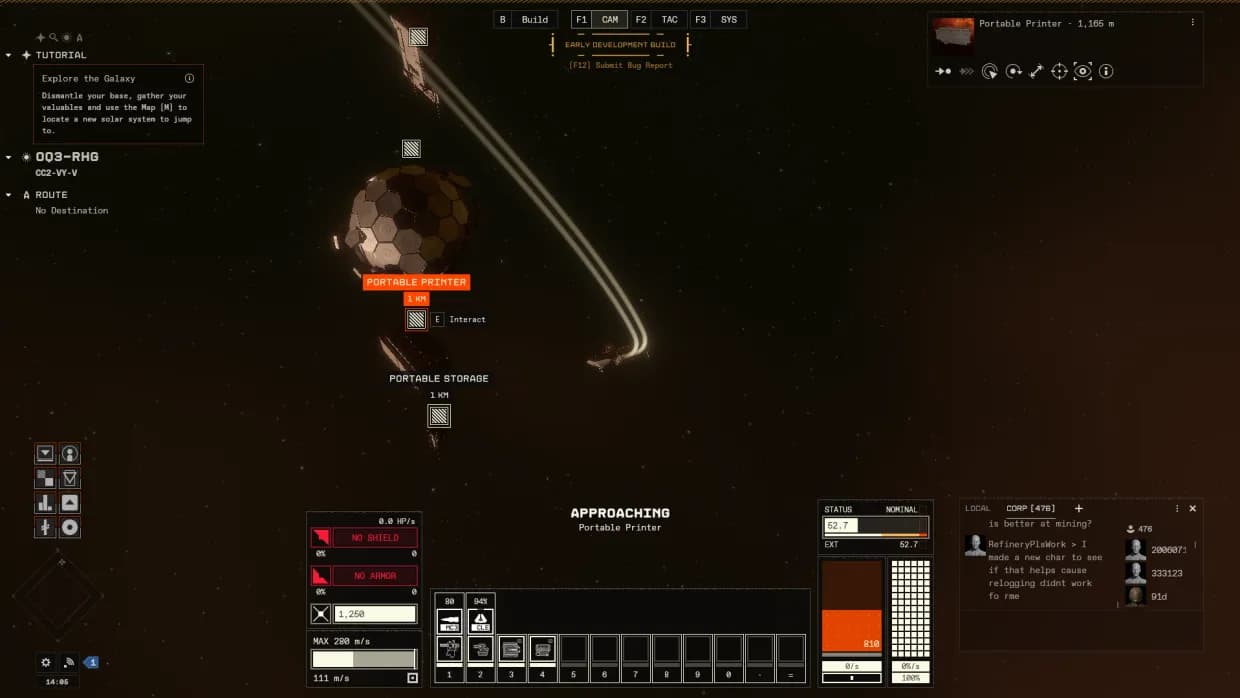The height and width of the screenshot is (698, 1240).
Task: Switch to the CAM view tab
Action: [x=609, y=20]
